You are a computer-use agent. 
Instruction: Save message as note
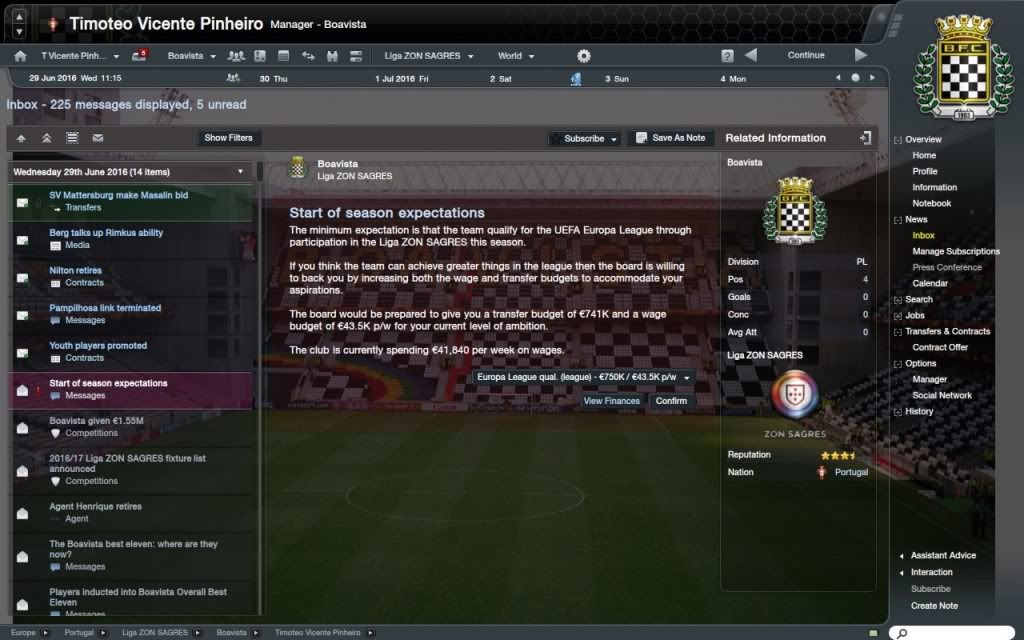[x=670, y=138]
